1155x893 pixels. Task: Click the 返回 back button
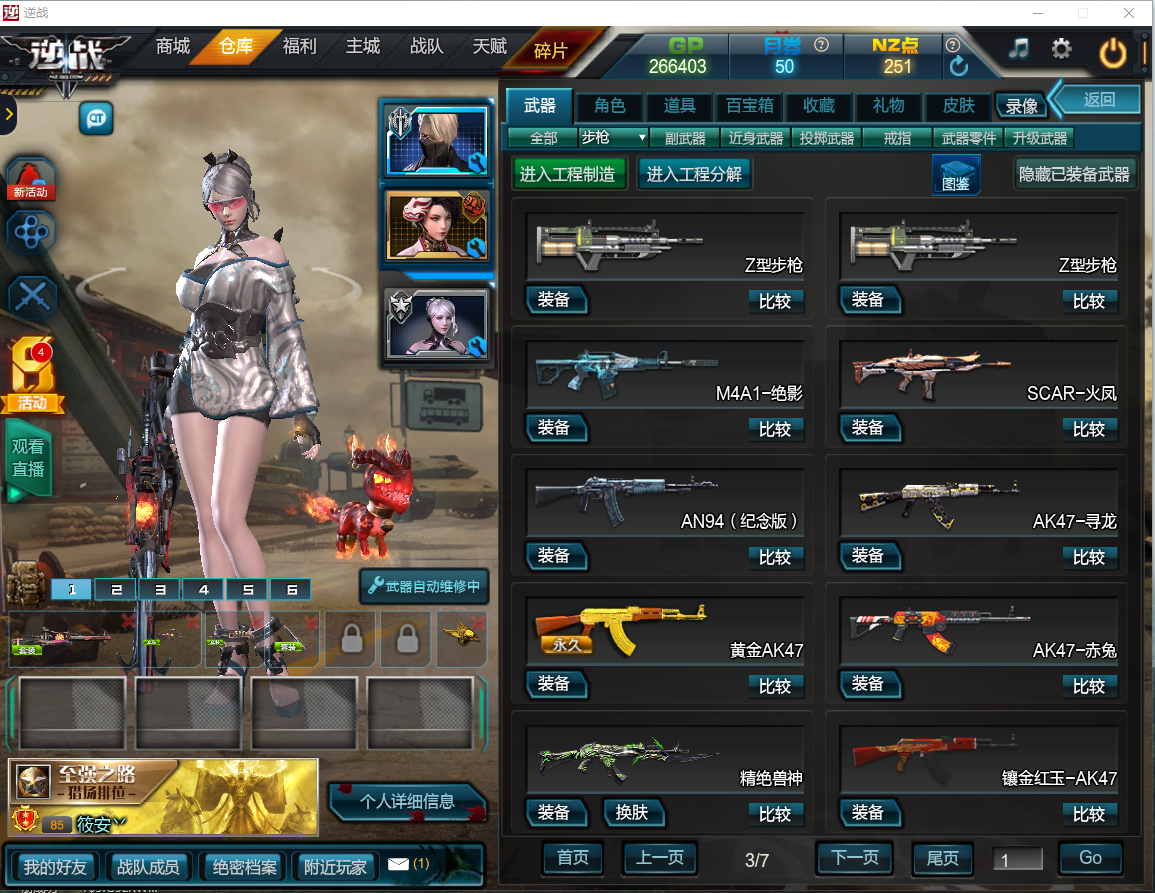tap(1098, 100)
